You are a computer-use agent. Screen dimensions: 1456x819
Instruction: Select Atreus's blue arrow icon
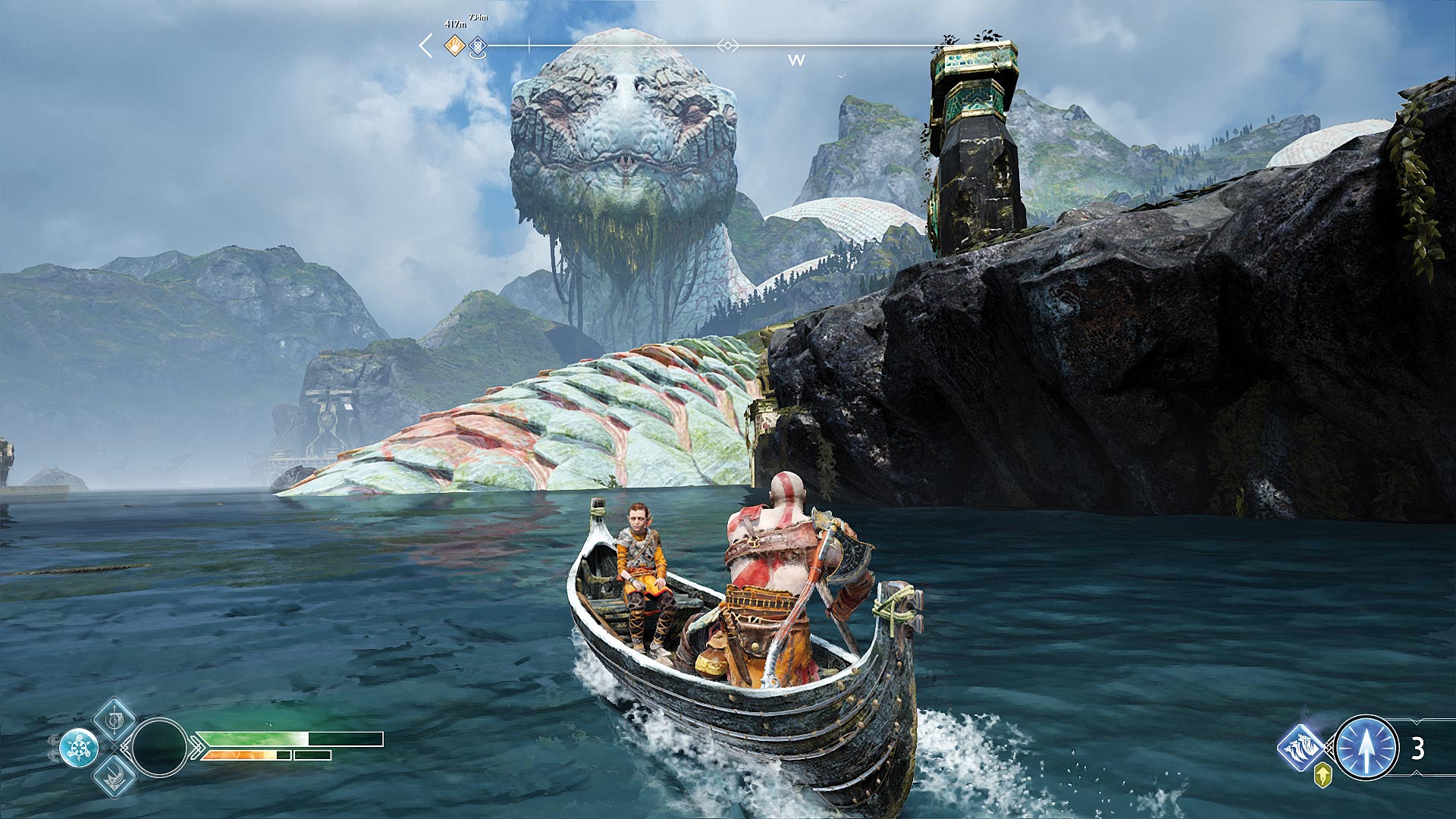point(1366,748)
